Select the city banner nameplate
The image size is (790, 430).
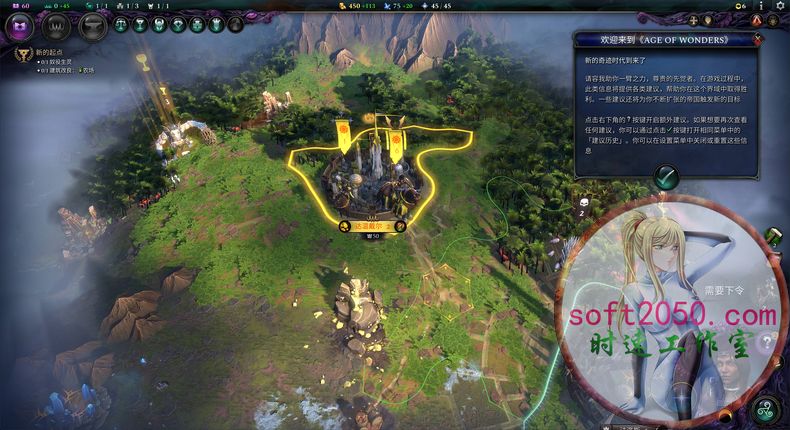pos(371,226)
